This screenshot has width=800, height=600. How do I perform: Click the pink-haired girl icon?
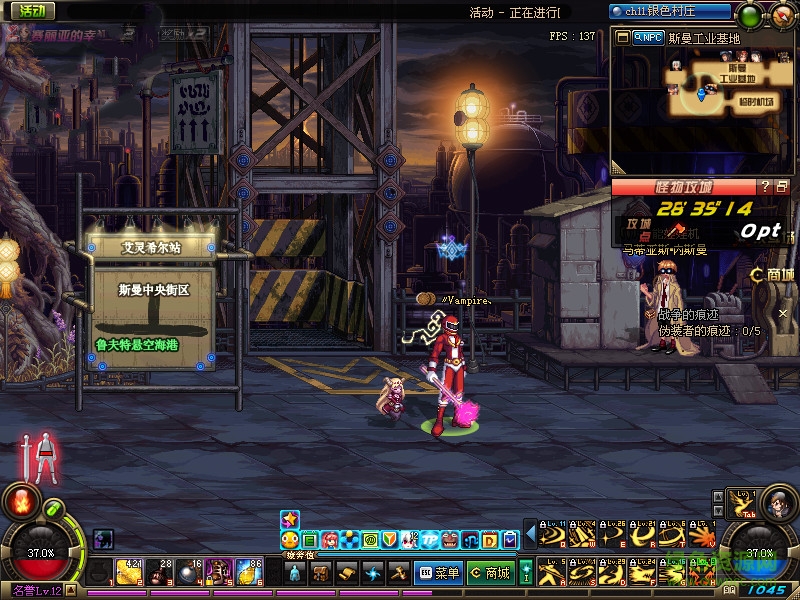point(330,540)
